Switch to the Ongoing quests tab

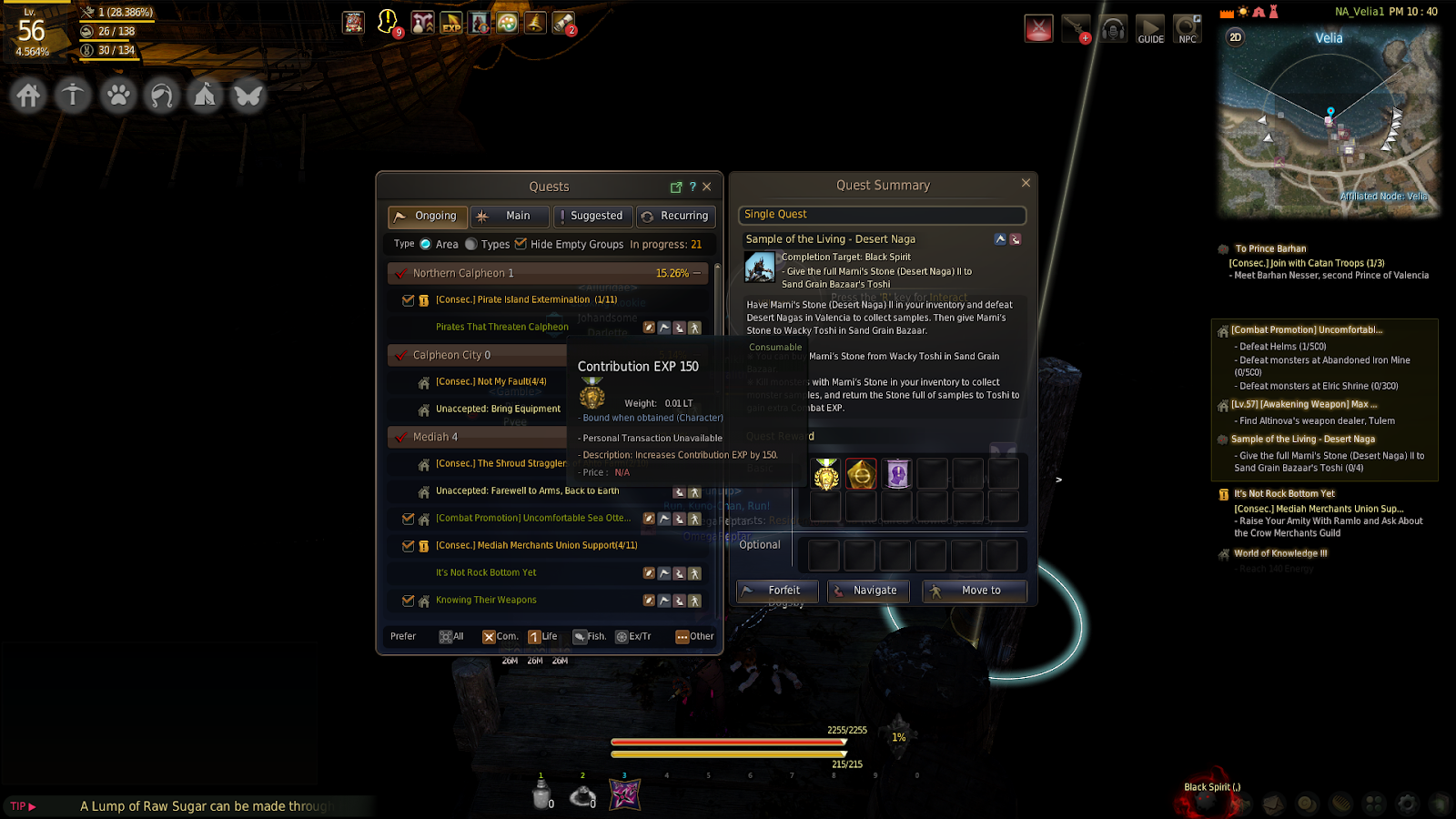click(428, 217)
